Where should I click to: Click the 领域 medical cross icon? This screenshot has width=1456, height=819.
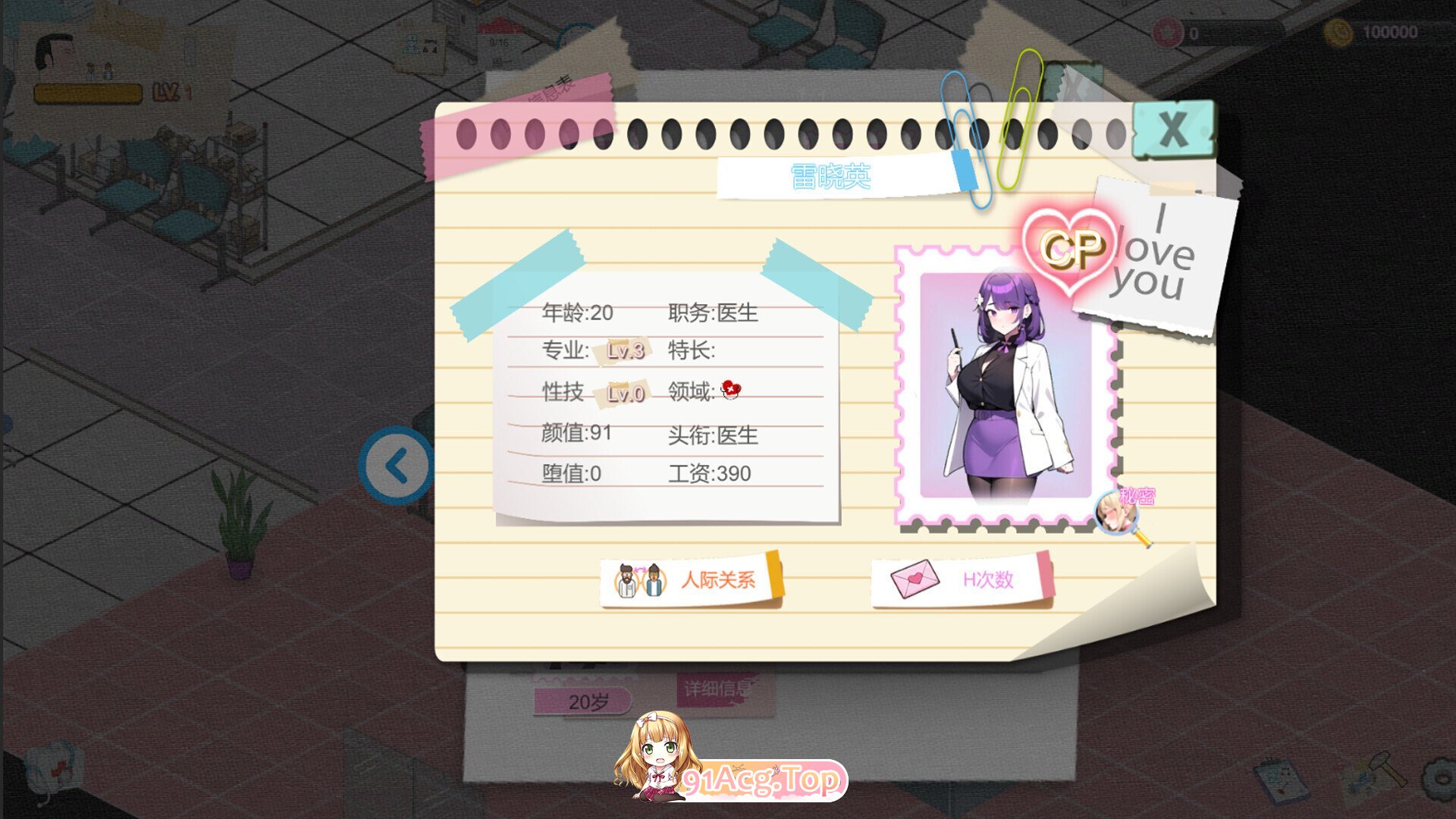[730, 391]
